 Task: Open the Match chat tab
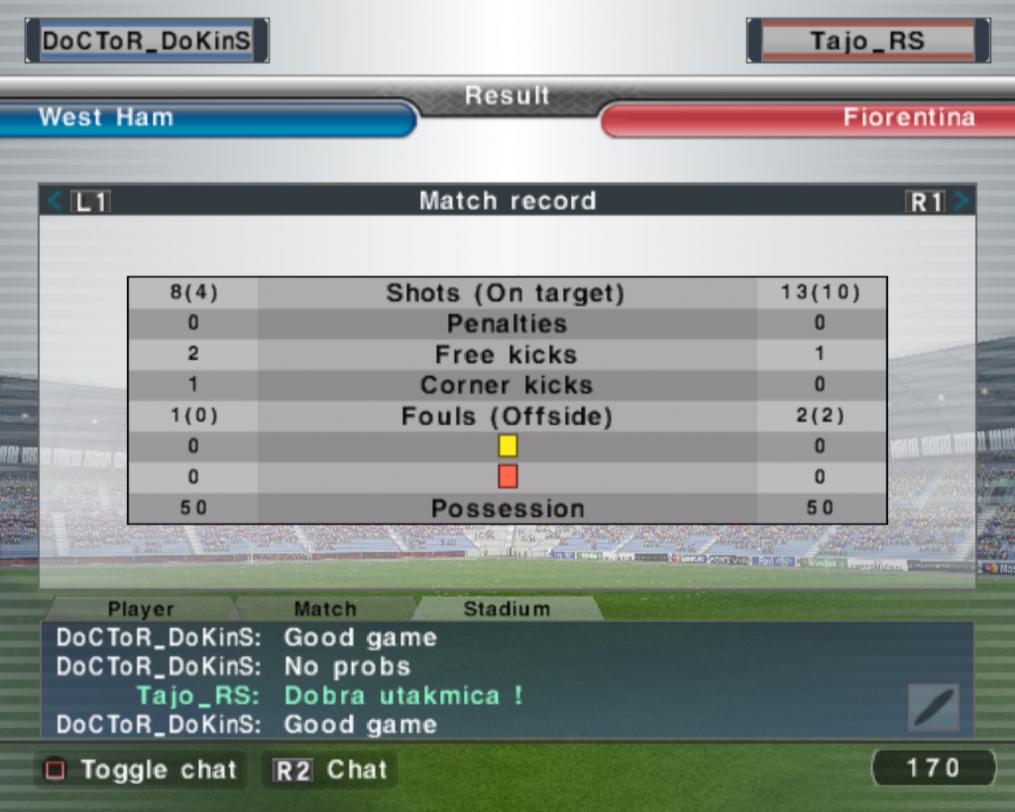tap(325, 608)
